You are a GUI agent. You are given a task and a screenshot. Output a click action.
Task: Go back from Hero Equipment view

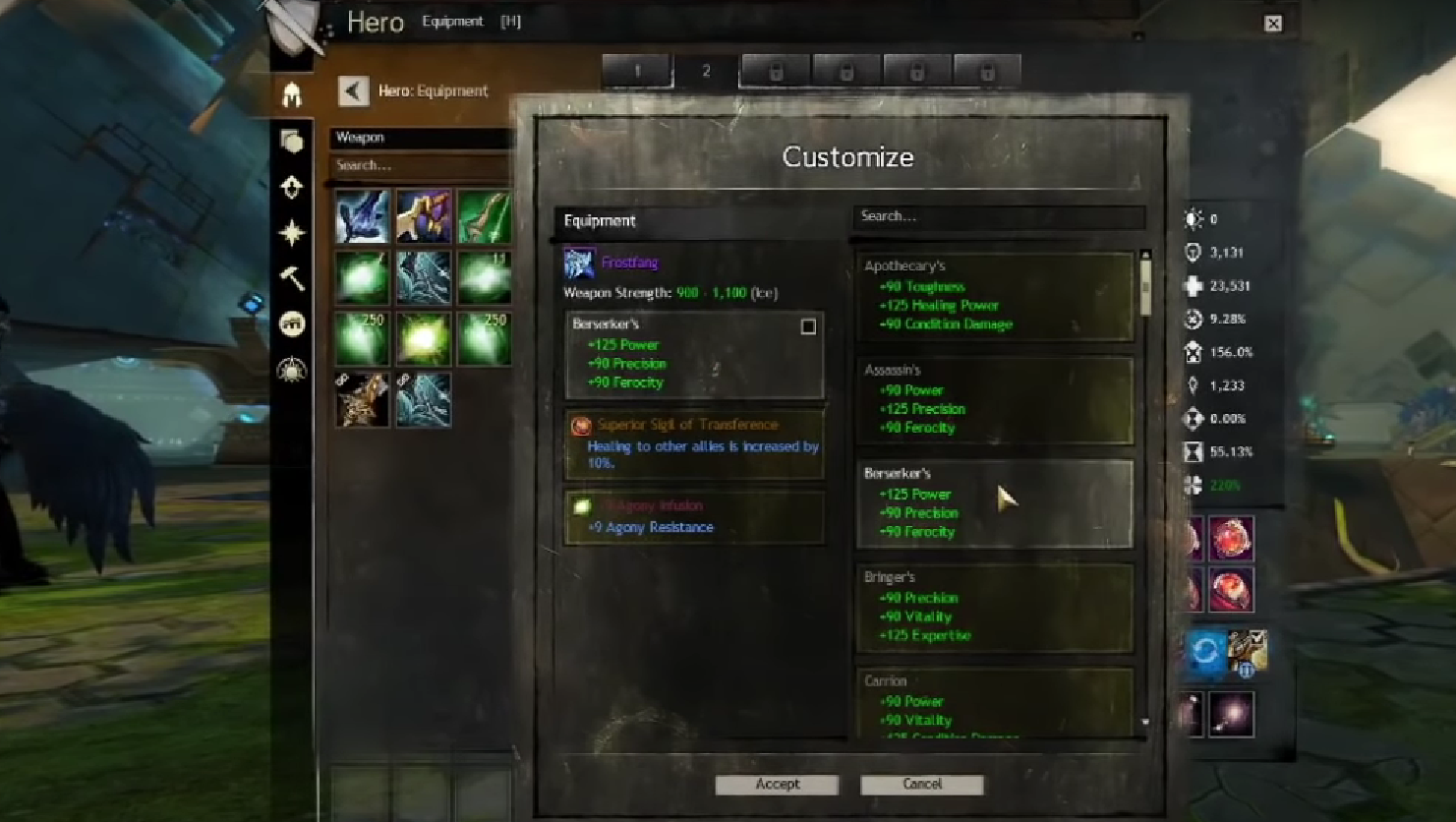click(x=353, y=91)
